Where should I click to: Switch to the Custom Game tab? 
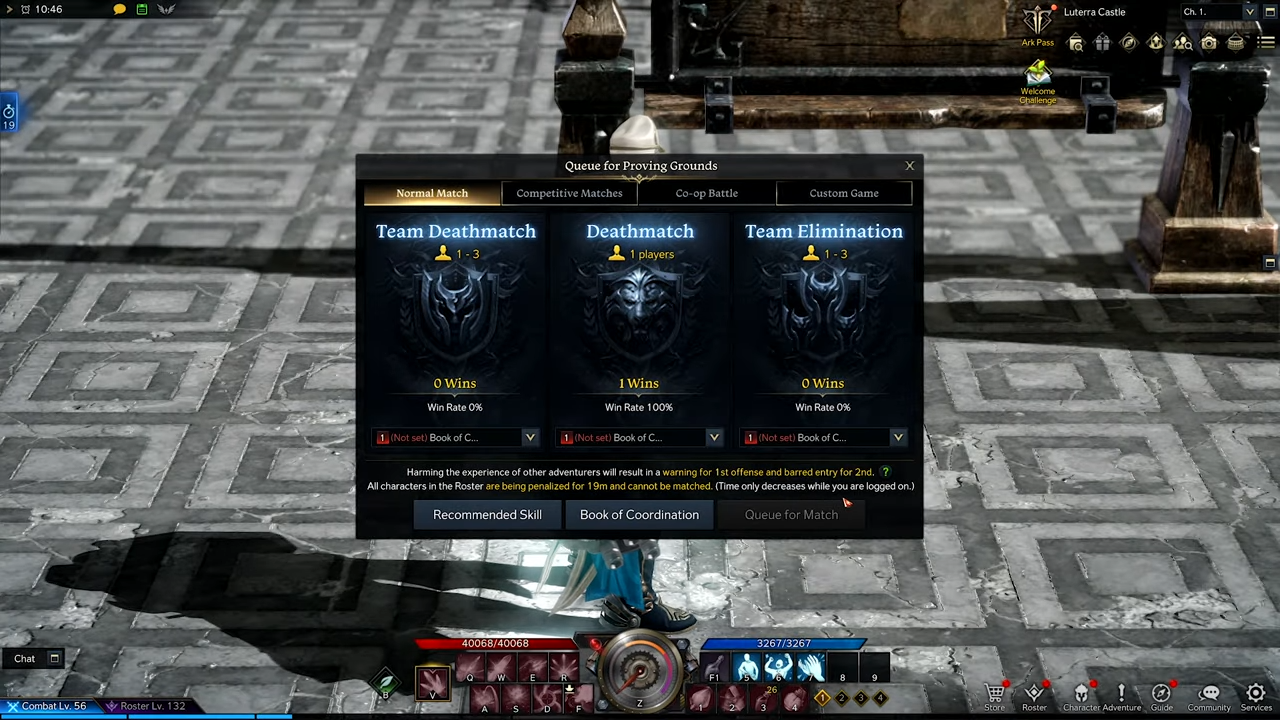pos(844,193)
